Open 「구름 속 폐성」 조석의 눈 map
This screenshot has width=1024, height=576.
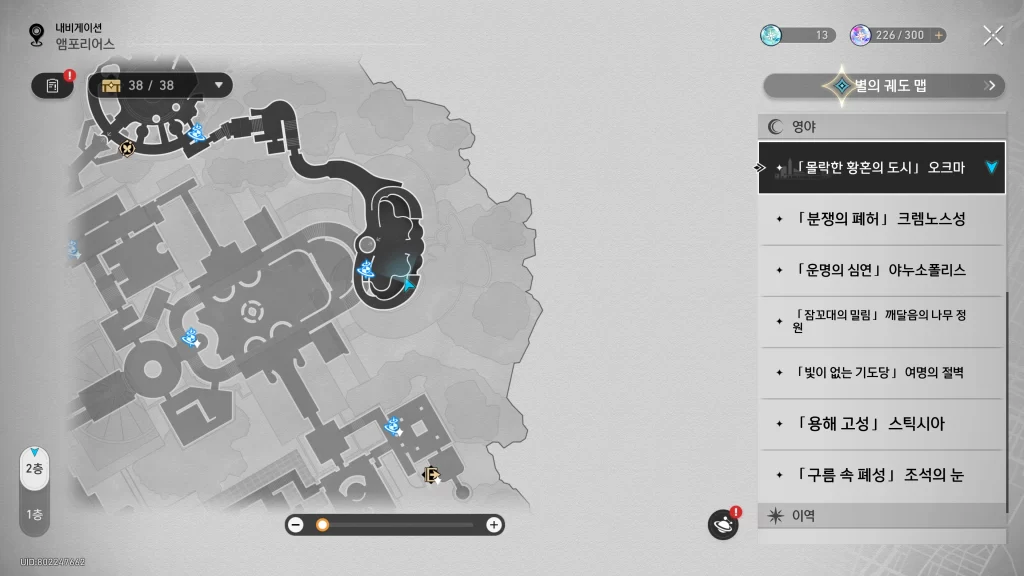coord(880,476)
